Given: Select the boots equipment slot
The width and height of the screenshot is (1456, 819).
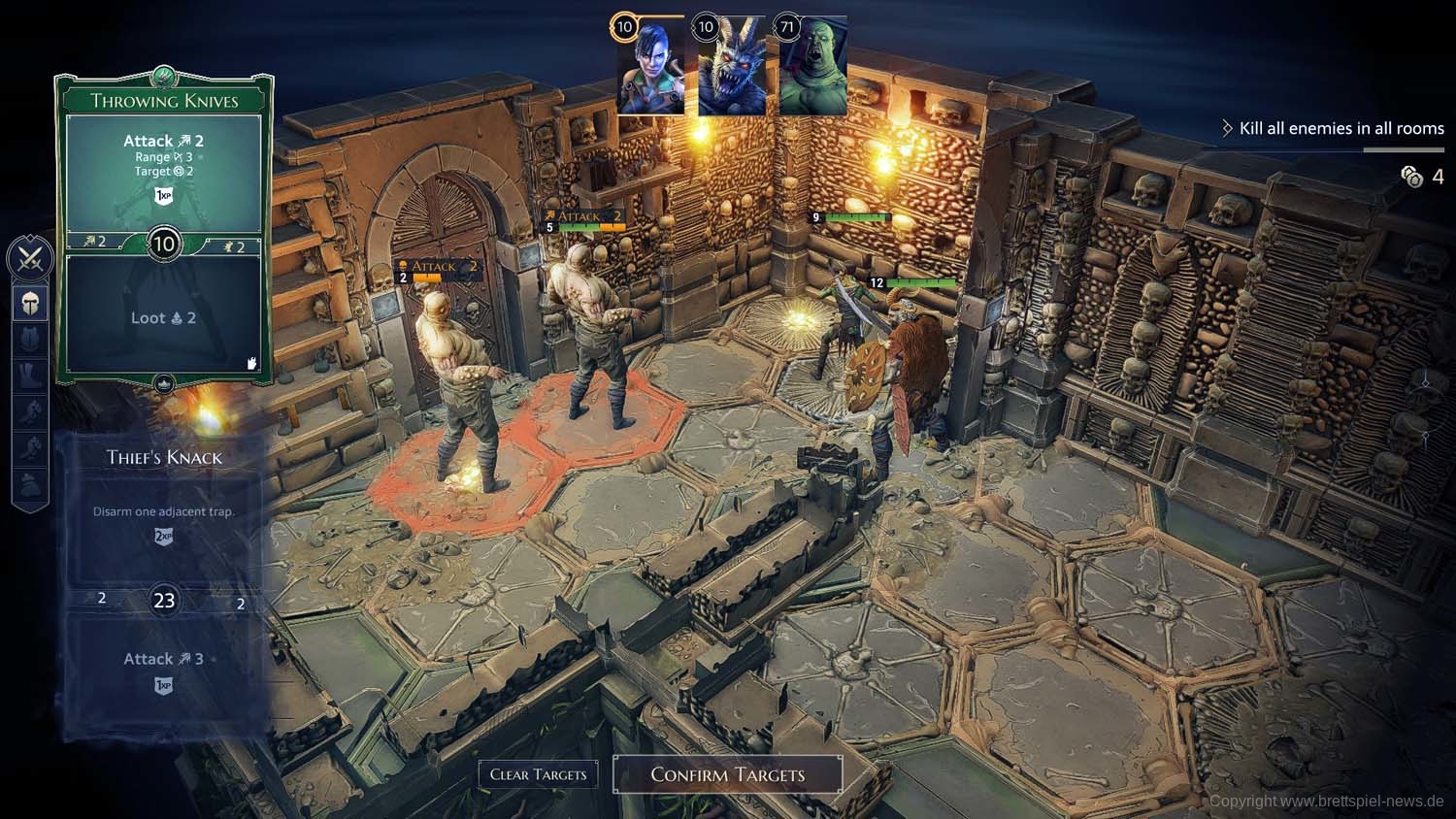Looking at the screenshot, I should pyautogui.click(x=30, y=376).
